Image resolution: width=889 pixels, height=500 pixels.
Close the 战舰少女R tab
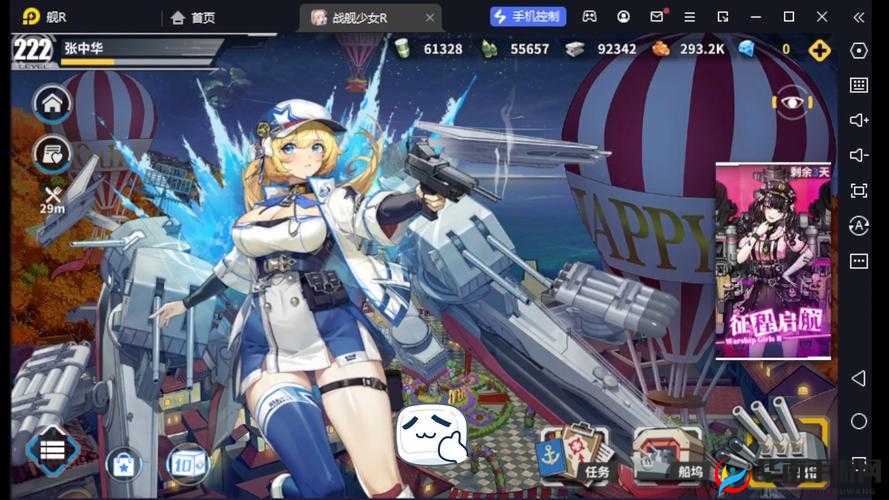428,17
